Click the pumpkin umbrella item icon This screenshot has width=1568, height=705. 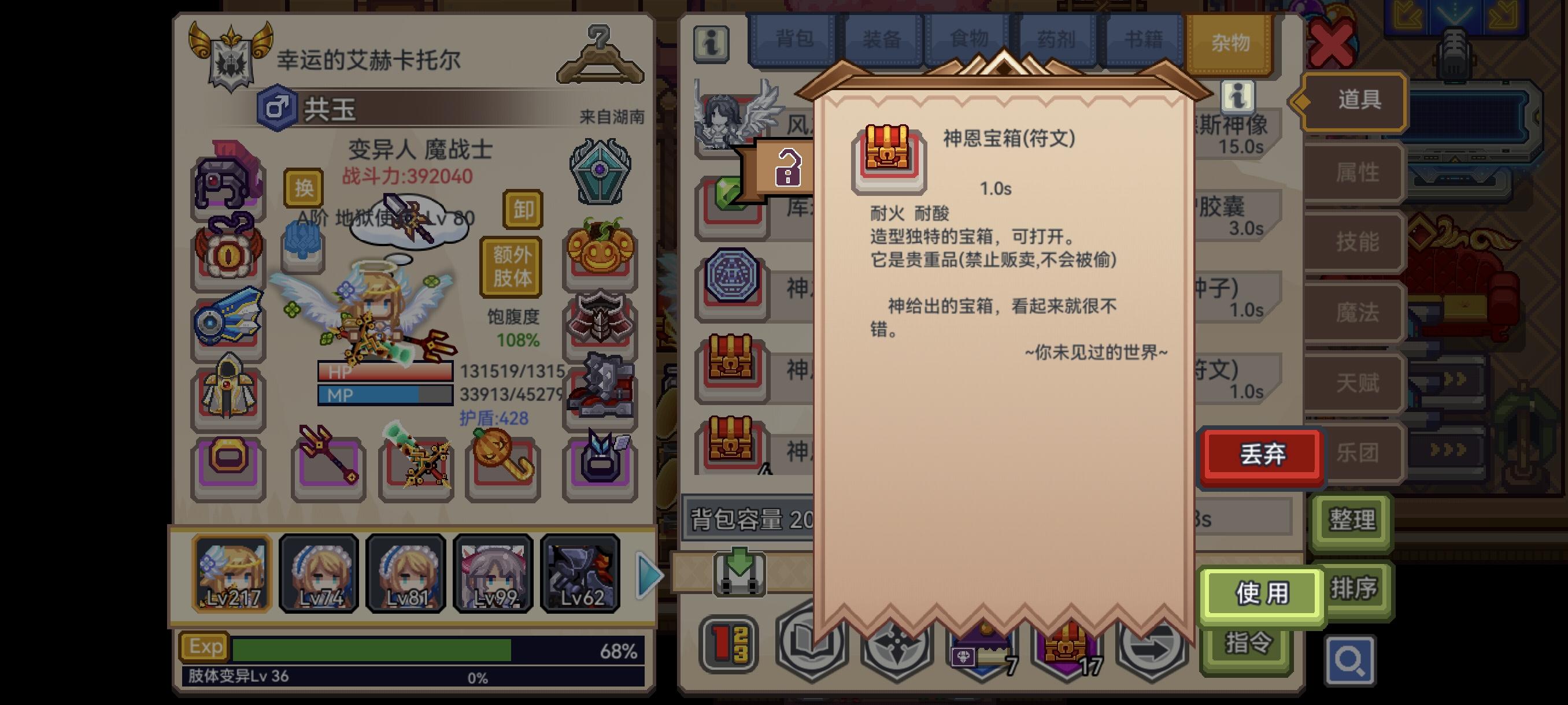coord(503,462)
